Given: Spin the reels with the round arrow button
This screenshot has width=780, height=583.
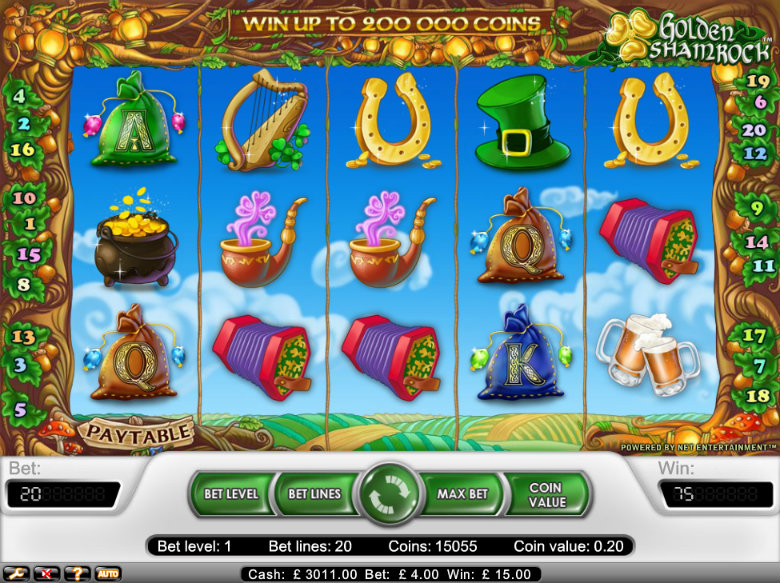Looking at the screenshot, I should click(389, 496).
